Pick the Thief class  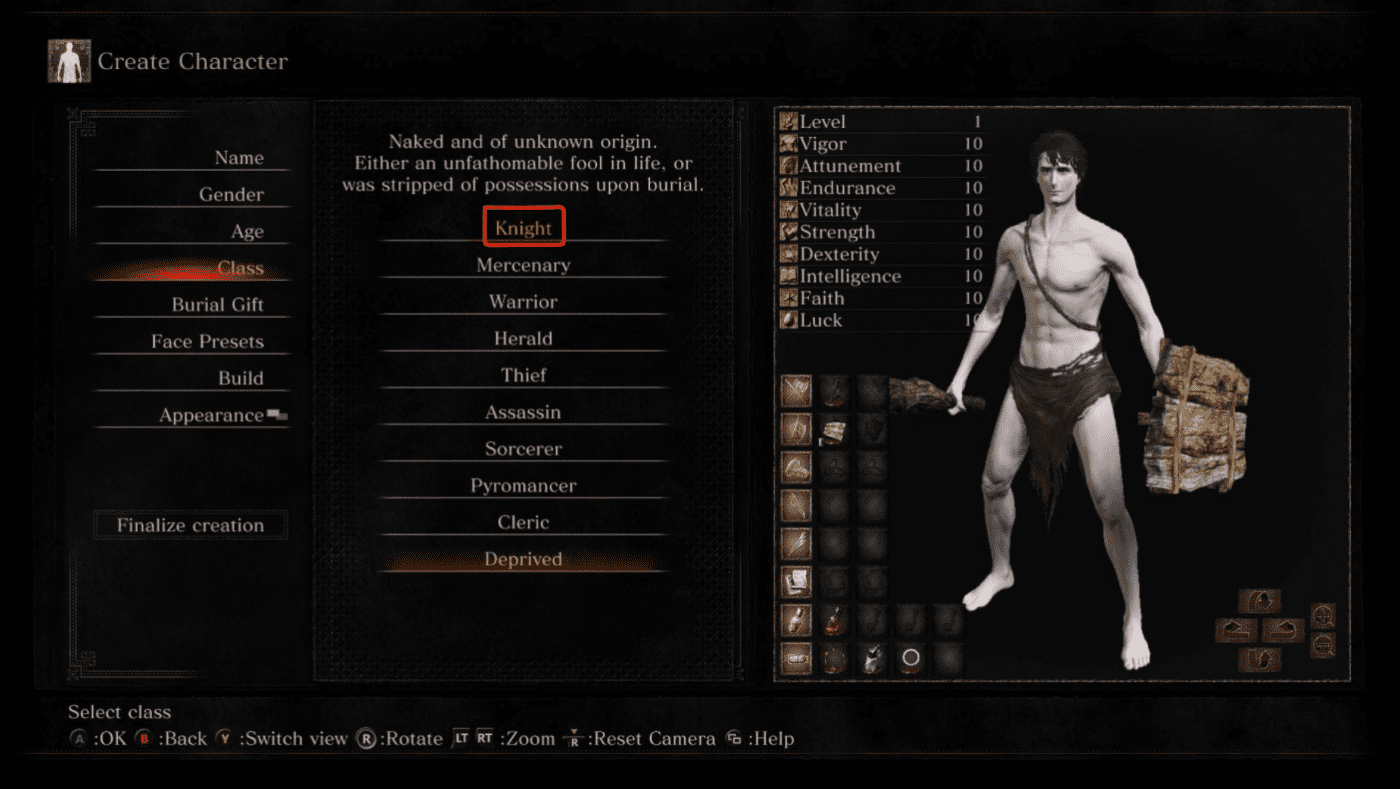(x=523, y=376)
